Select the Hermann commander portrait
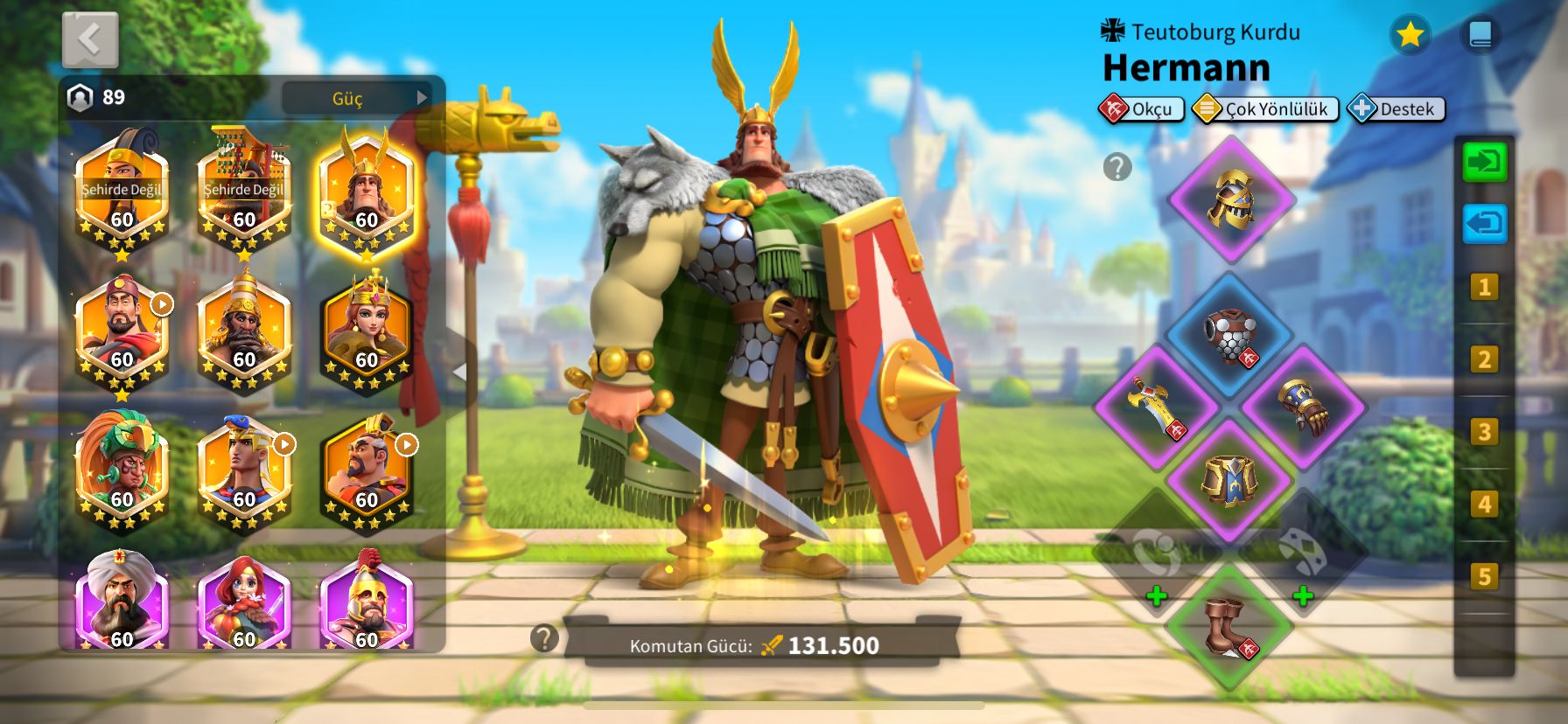1568x724 pixels. point(366,194)
